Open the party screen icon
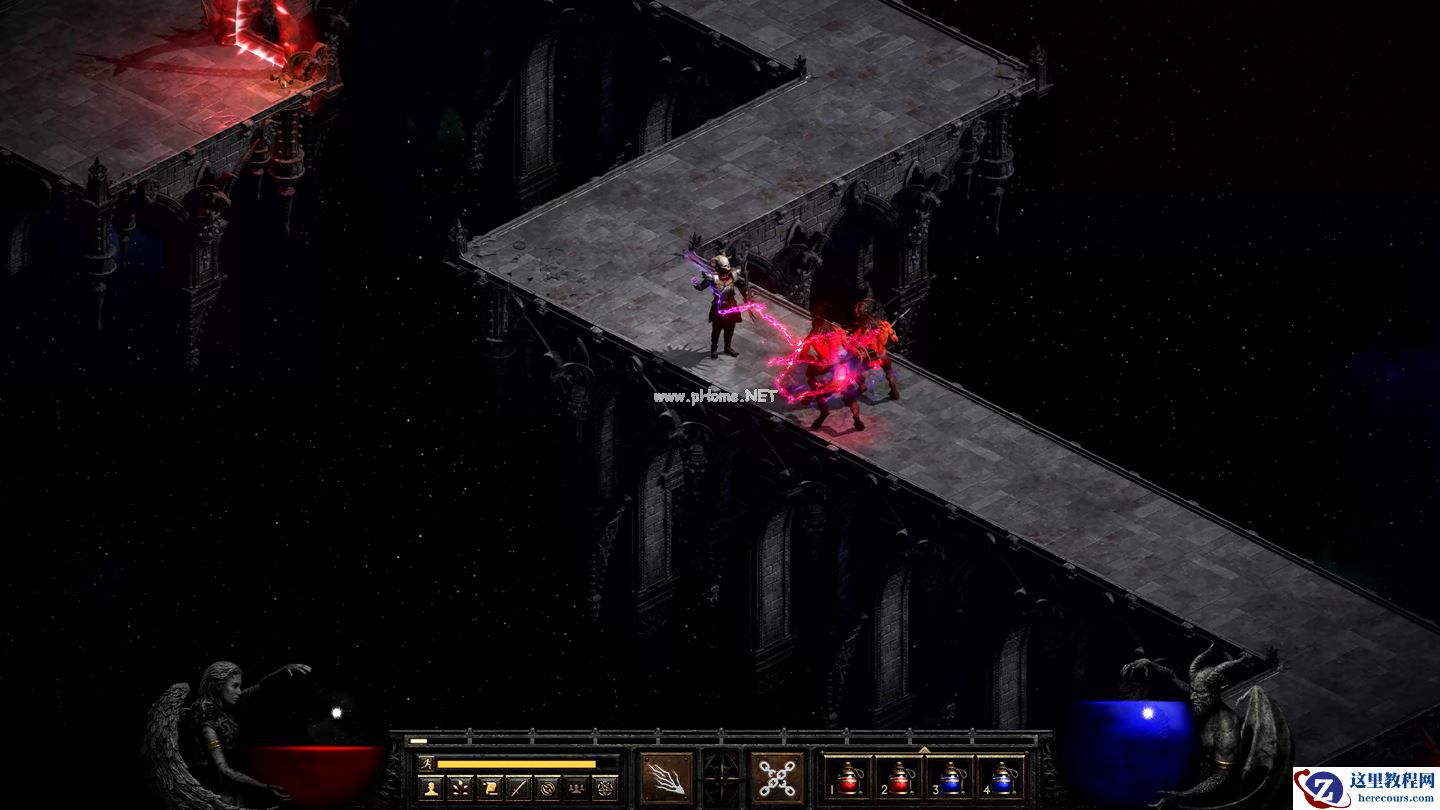Screen dimensions: 1440x810 click(576, 788)
